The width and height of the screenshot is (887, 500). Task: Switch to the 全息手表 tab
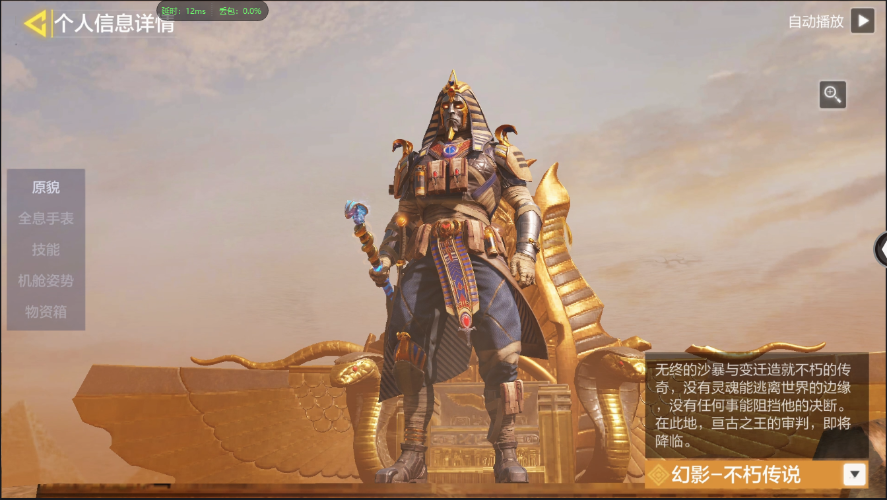coord(46,218)
